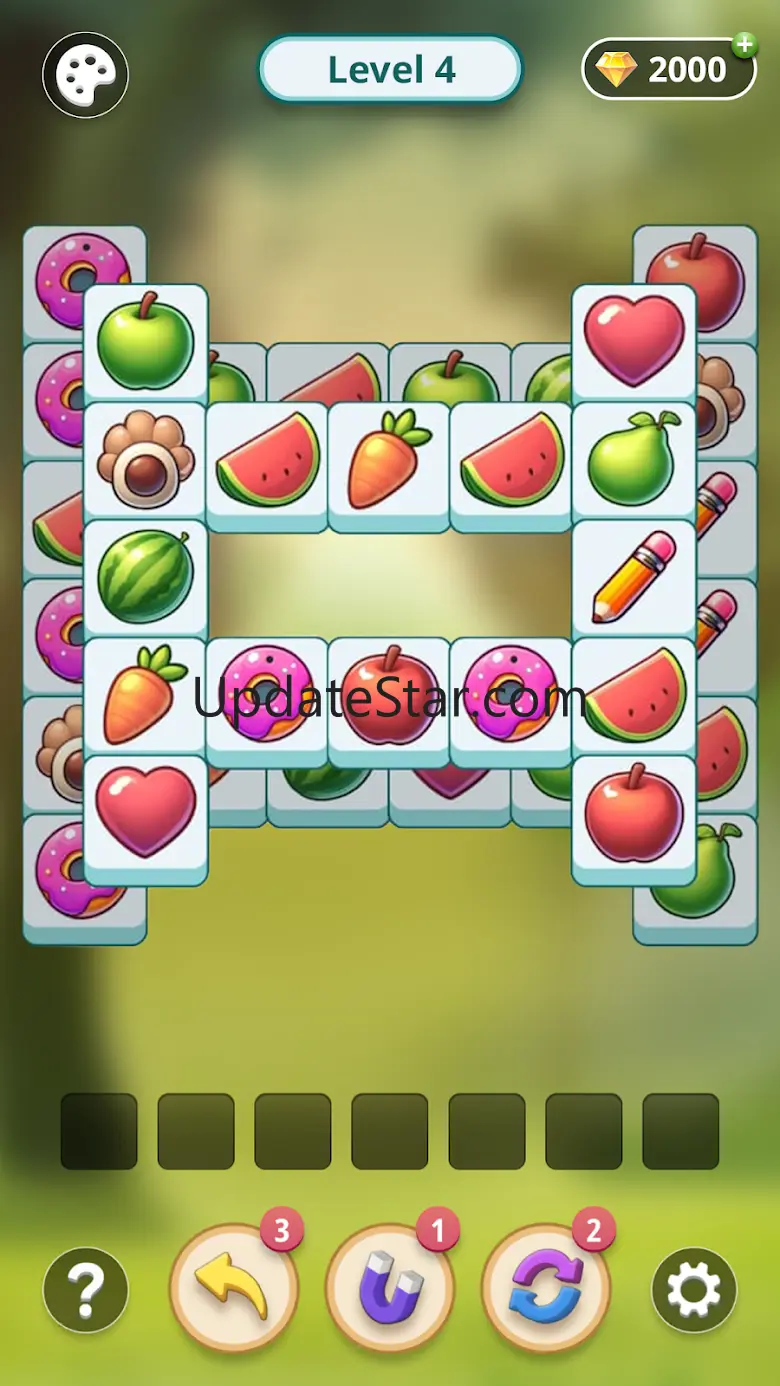The height and width of the screenshot is (1386, 780).
Task: Open the question mark help
Action: pos(85,1290)
